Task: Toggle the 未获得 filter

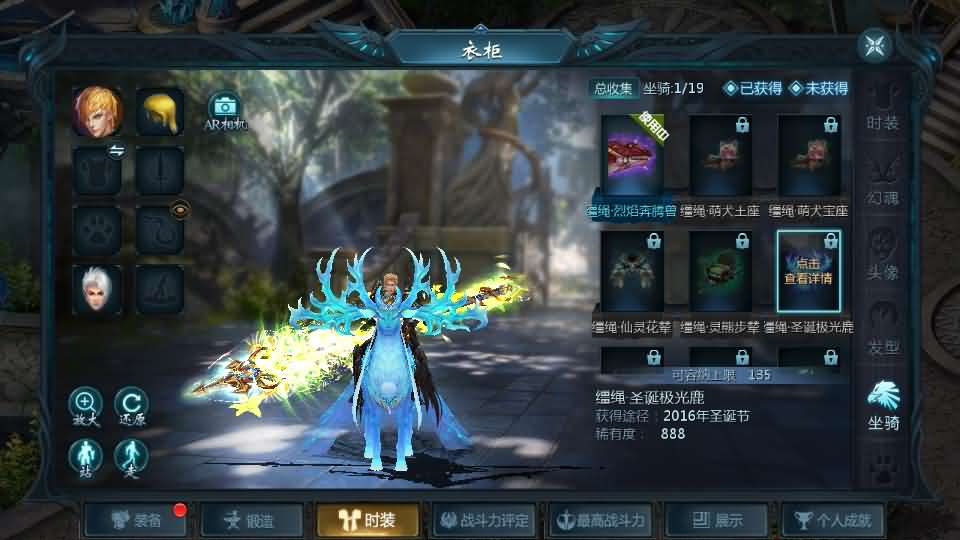Action: 818,88
